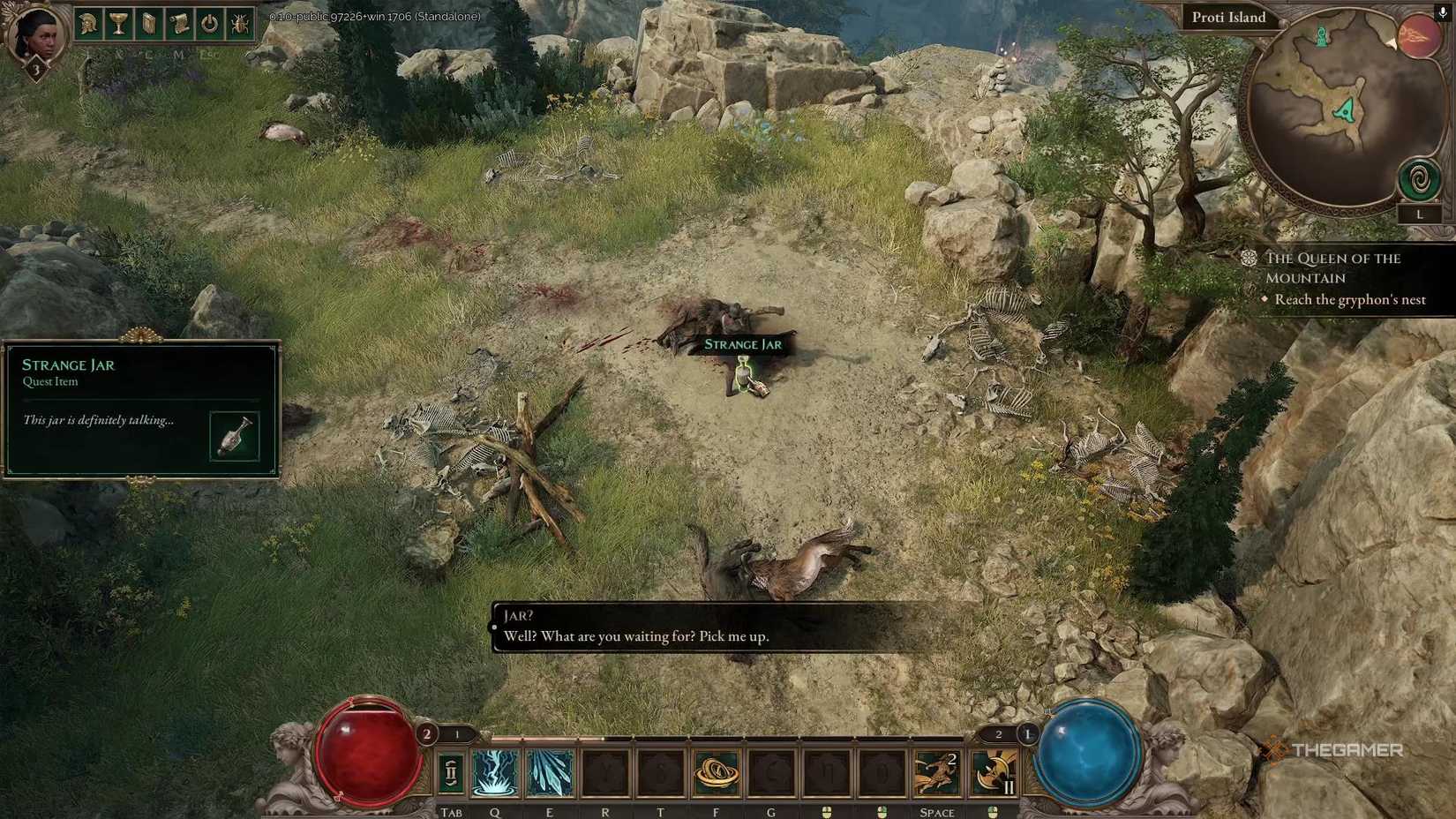Expand the minimap with the L button

coord(1421,213)
